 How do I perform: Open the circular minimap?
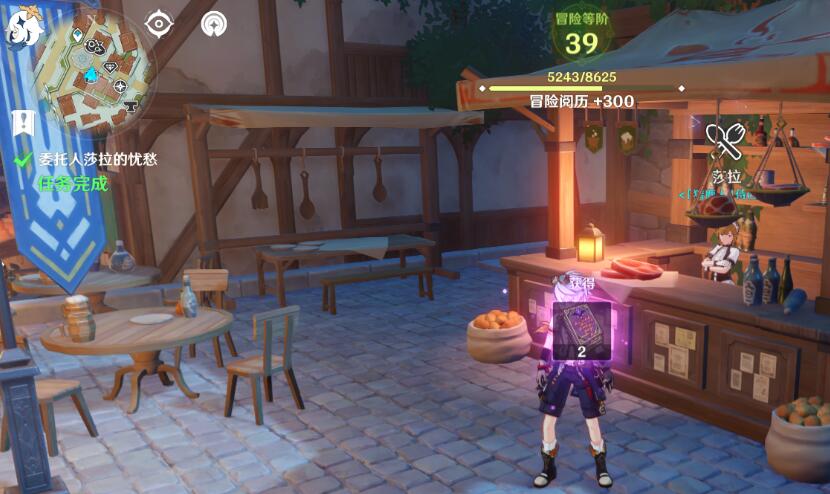[93, 68]
